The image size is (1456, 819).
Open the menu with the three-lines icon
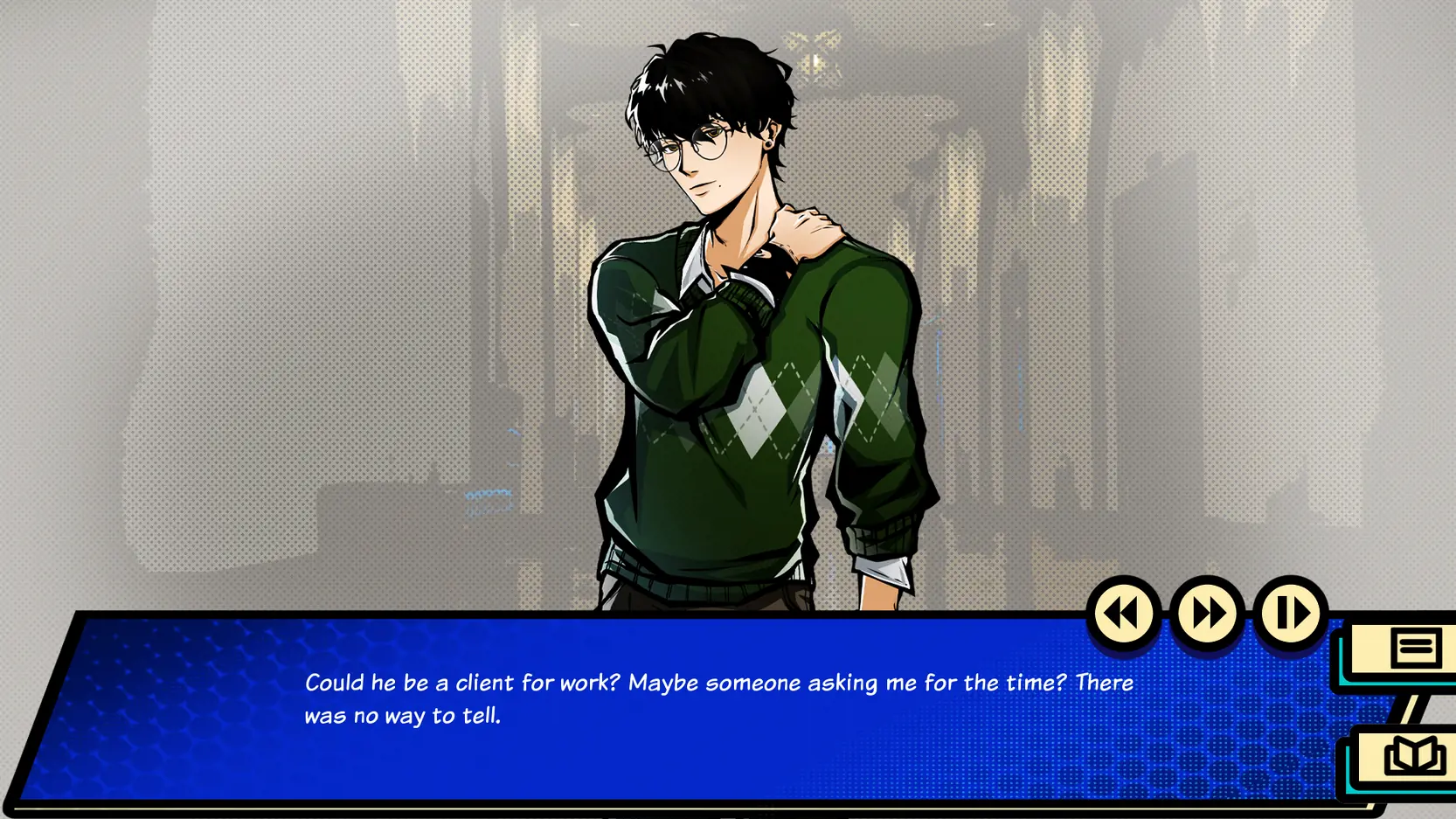[x=1414, y=649]
